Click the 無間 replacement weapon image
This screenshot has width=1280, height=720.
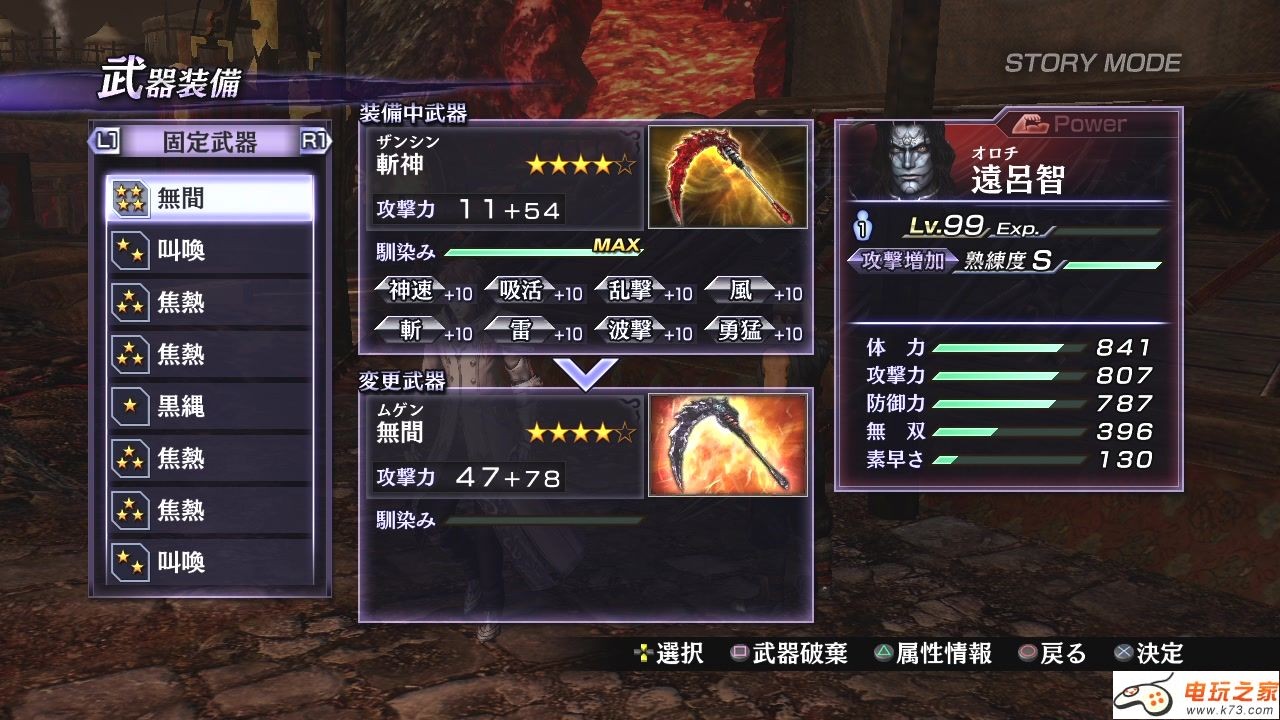(728, 444)
